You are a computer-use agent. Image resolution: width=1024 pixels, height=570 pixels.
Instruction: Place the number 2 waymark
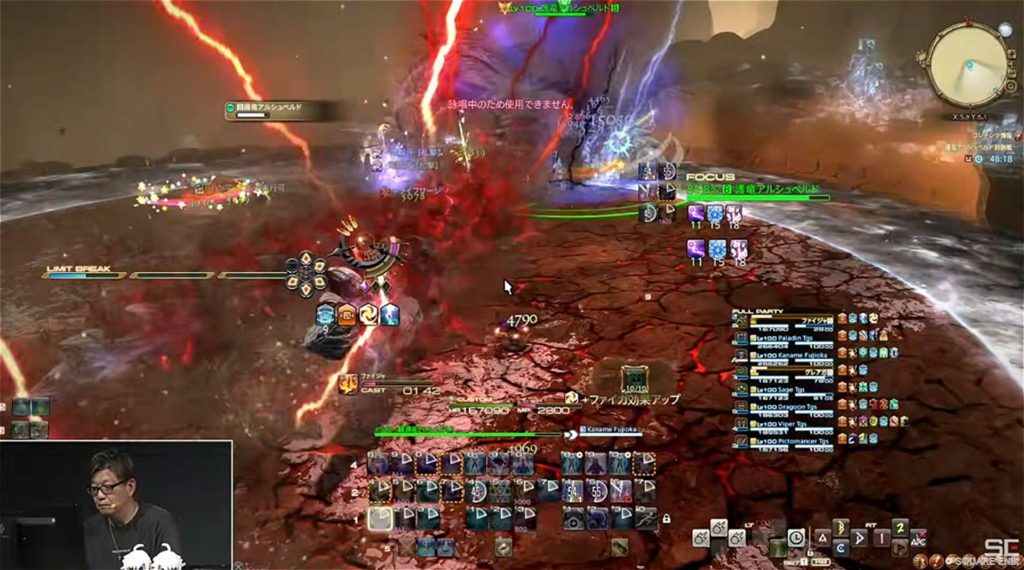(x=900, y=527)
